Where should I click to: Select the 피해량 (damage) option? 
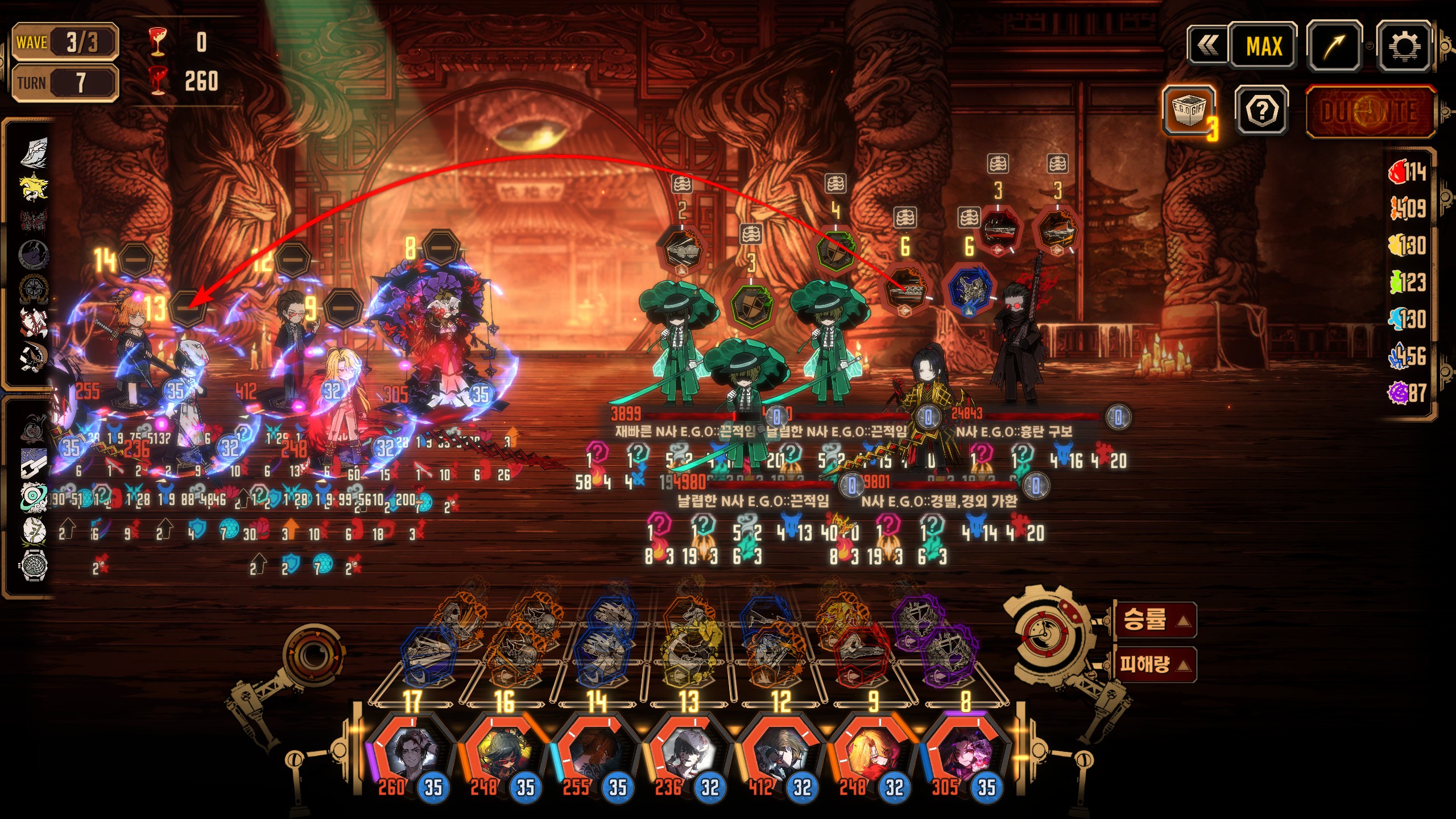1155,664
